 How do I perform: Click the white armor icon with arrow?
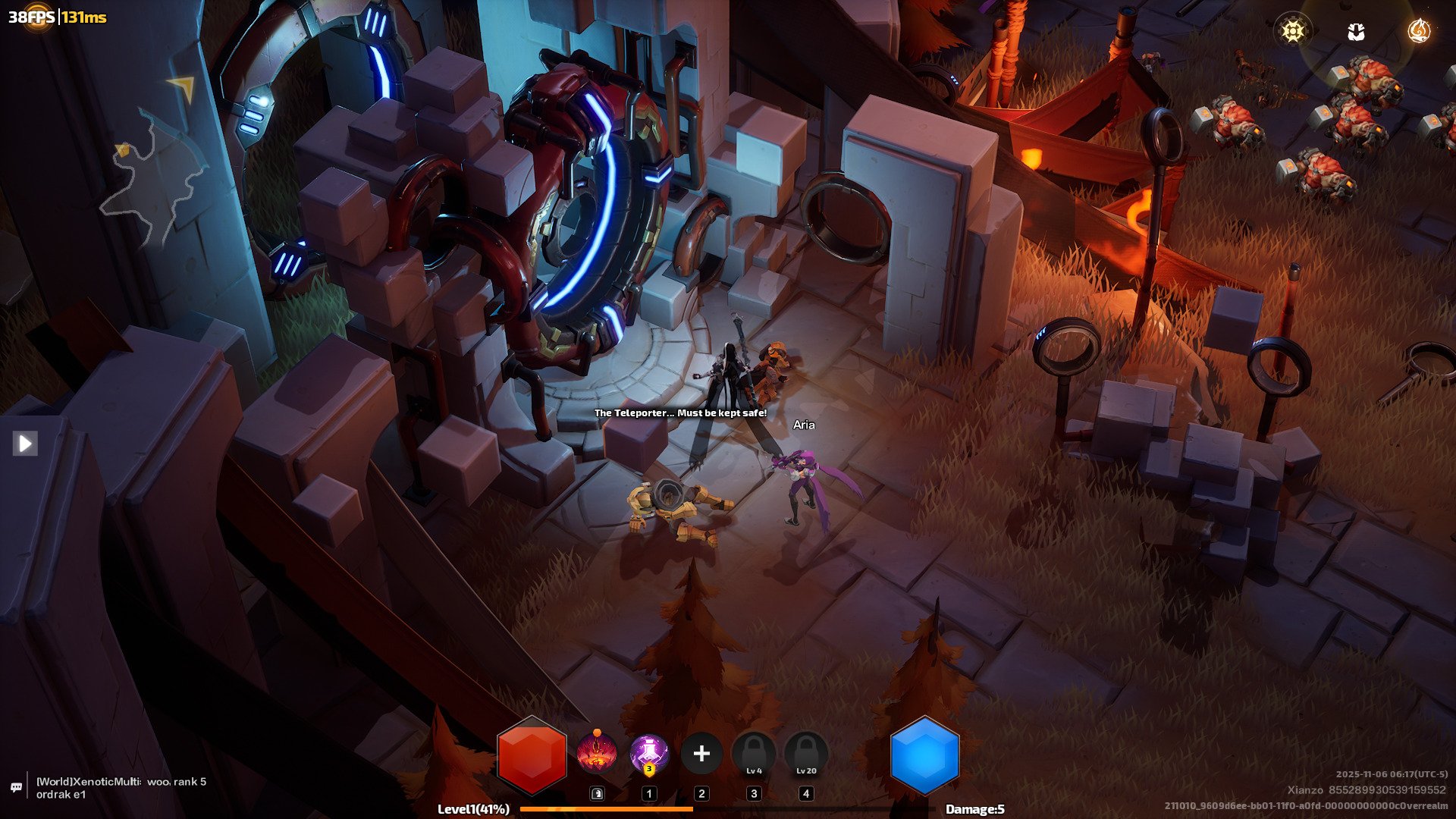(x=1356, y=31)
